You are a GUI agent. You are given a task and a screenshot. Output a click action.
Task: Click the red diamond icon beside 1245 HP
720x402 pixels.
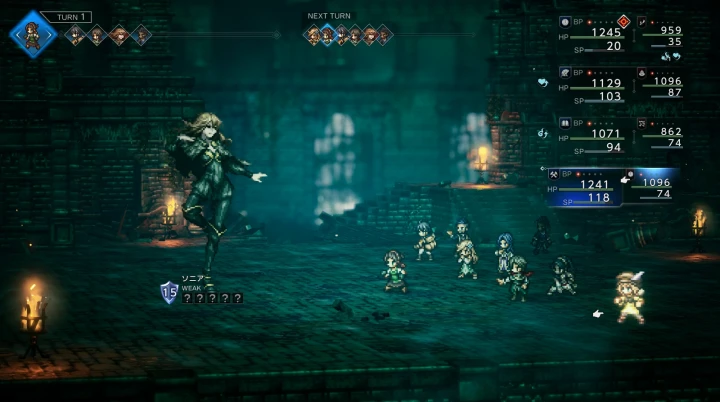623,20
